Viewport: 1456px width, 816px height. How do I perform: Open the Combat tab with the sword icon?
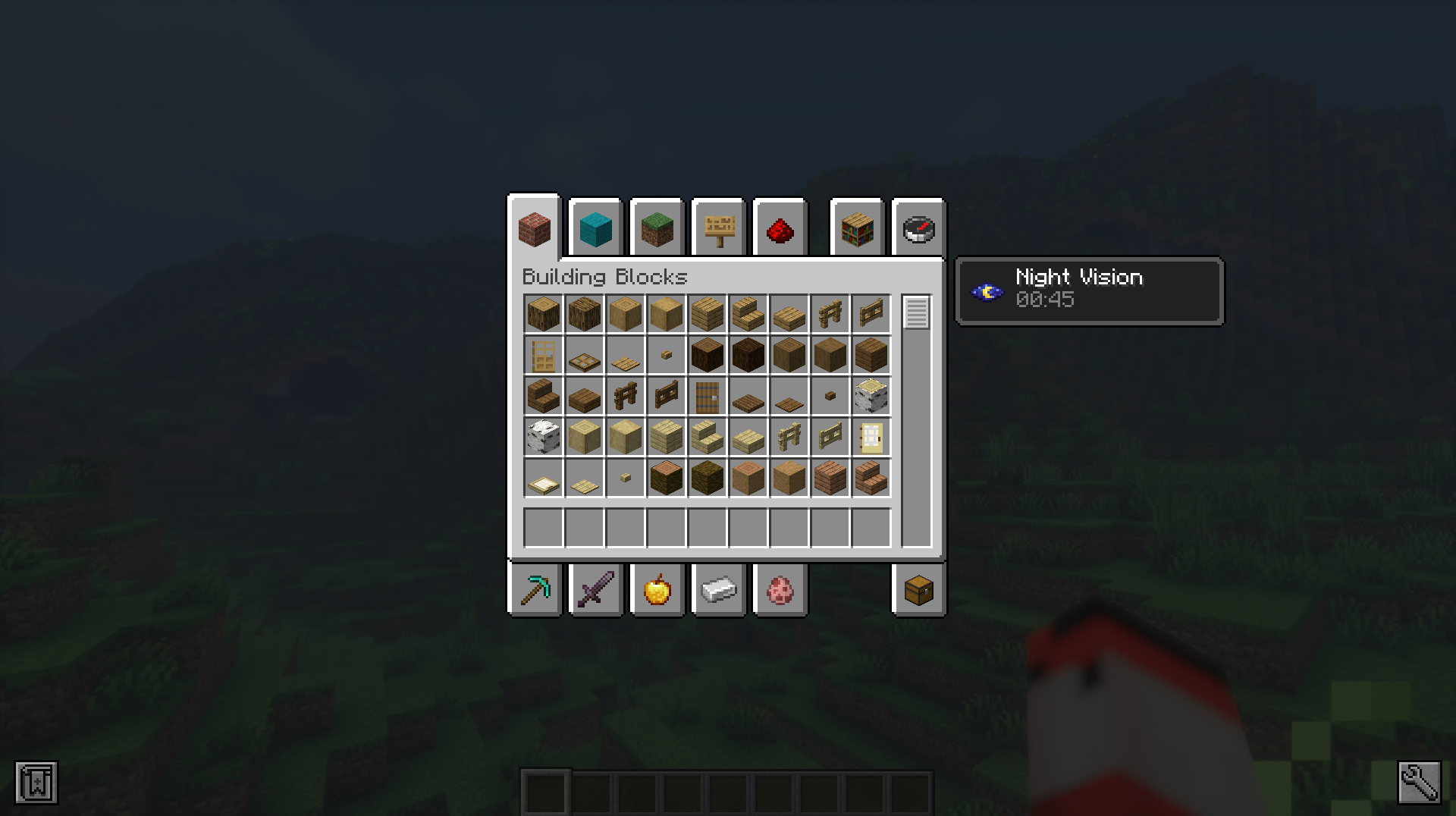(596, 590)
